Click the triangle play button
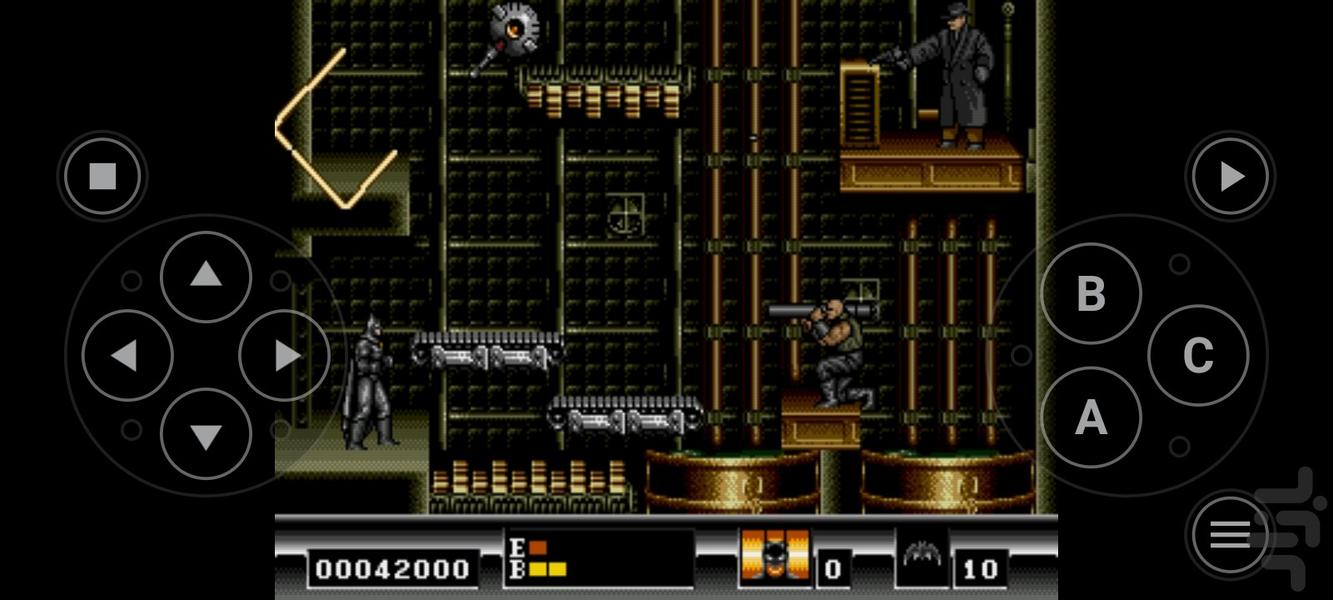The width and height of the screenshot is (1333, 600). coord(1231,177)
